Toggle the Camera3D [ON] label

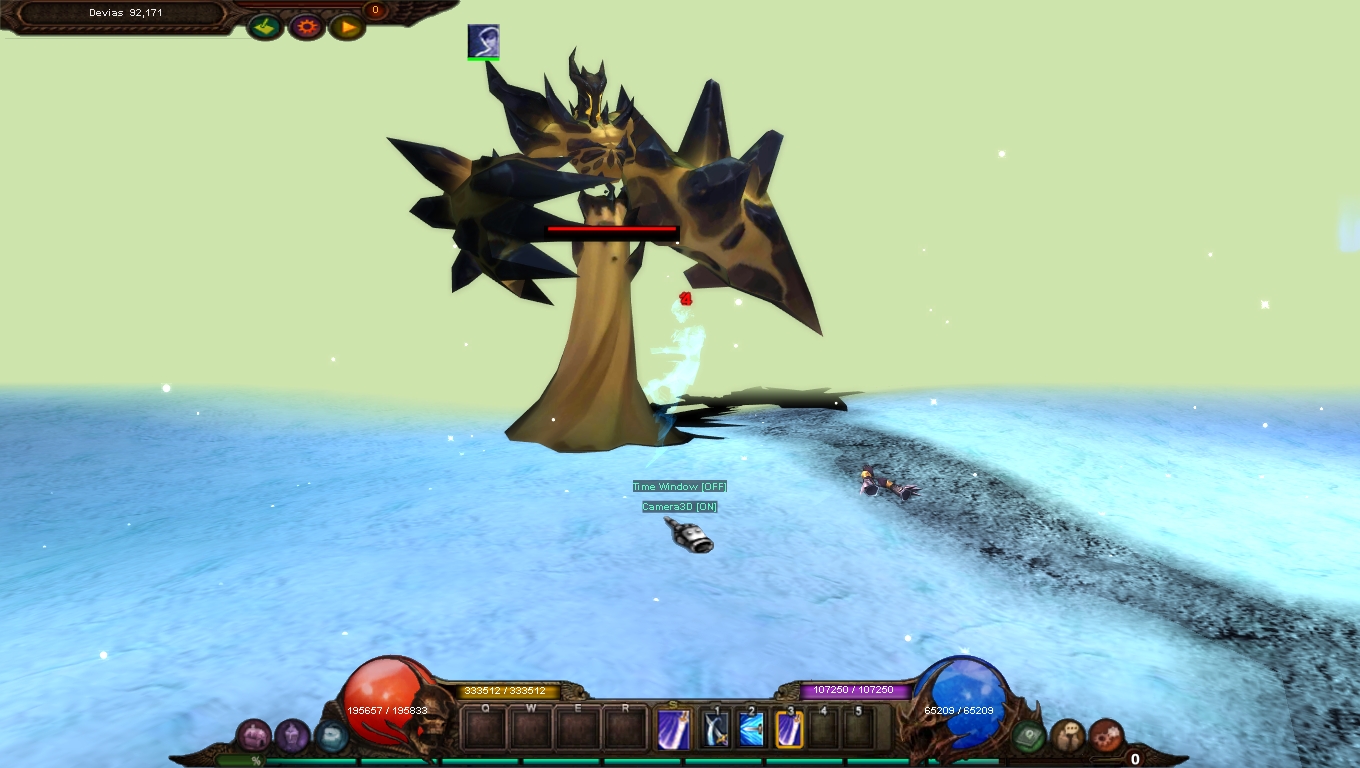click(x=680, y=507)
